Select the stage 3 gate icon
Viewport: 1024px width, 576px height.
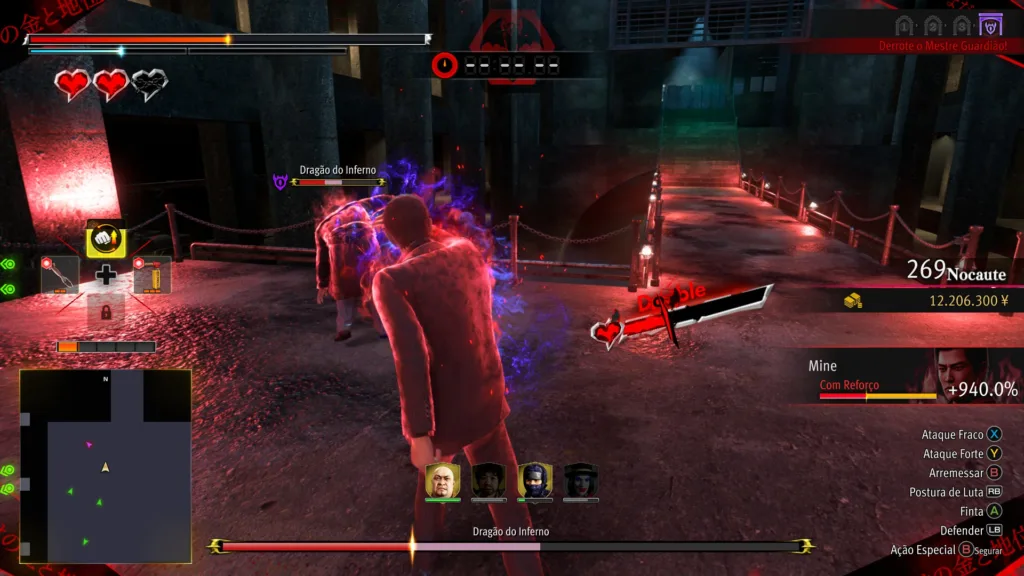pyautogui.click(x=962, y=25)
